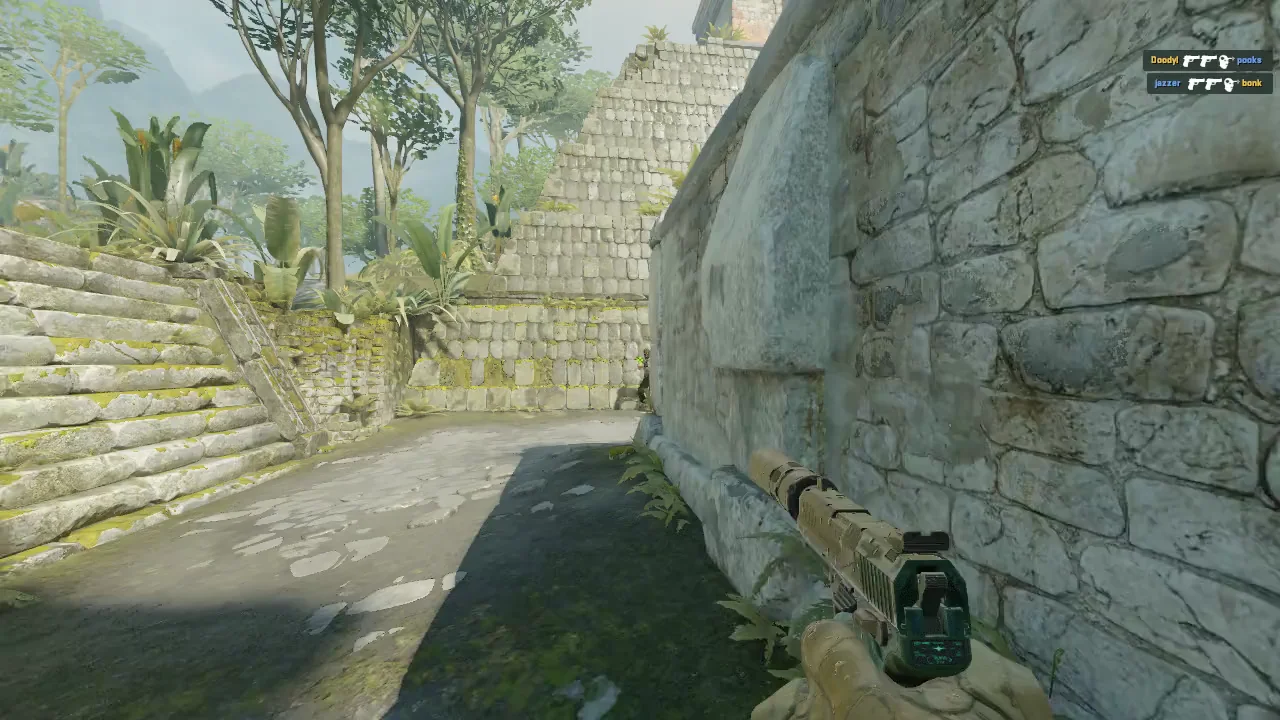Click the headshot icon in jazzer's kill entry
Screen dimensions: 1280x720
1230,83
